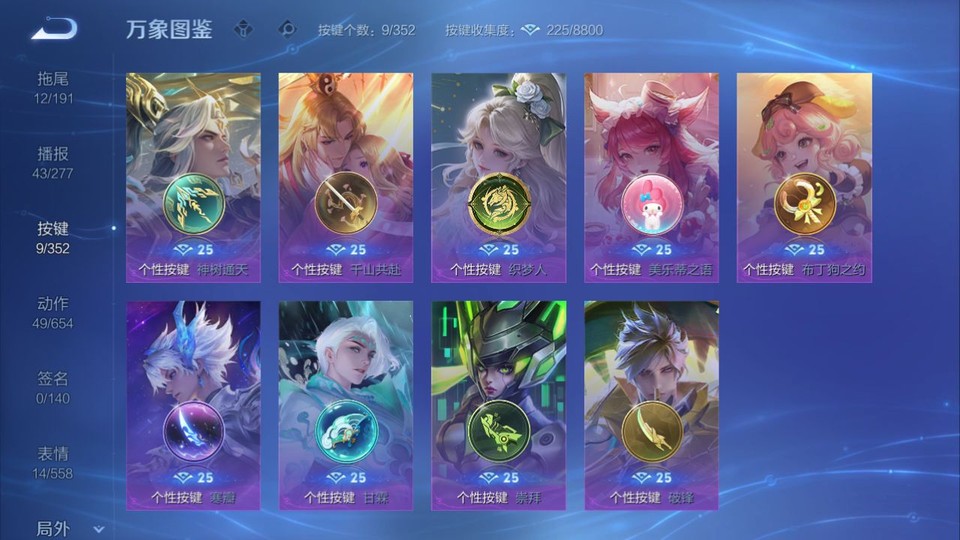Viewport: 960px width, 540px height.
Task: Go back using the return arrow
Action: [x=54, y=29]
